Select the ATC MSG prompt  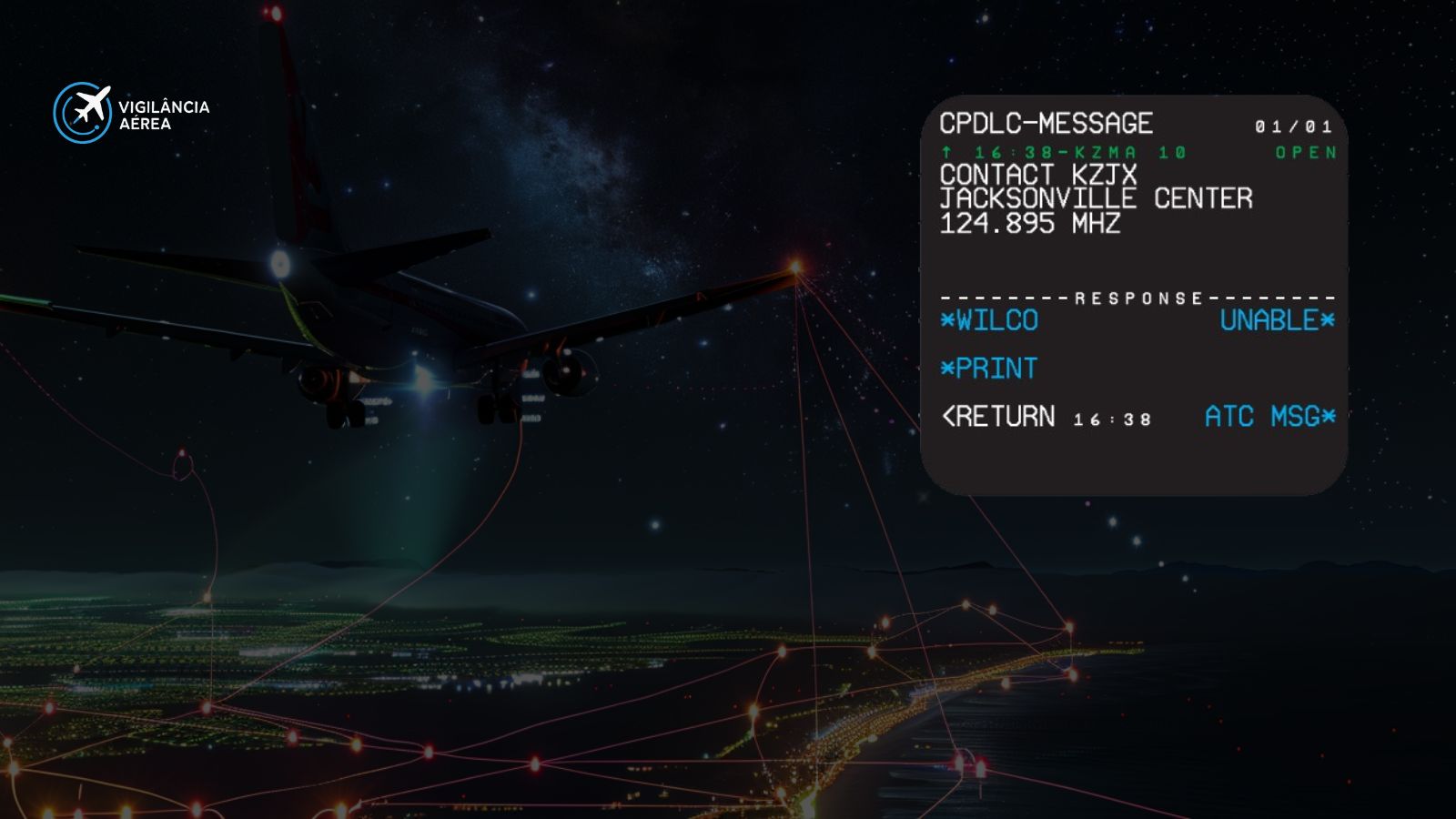click(1265, 417)
